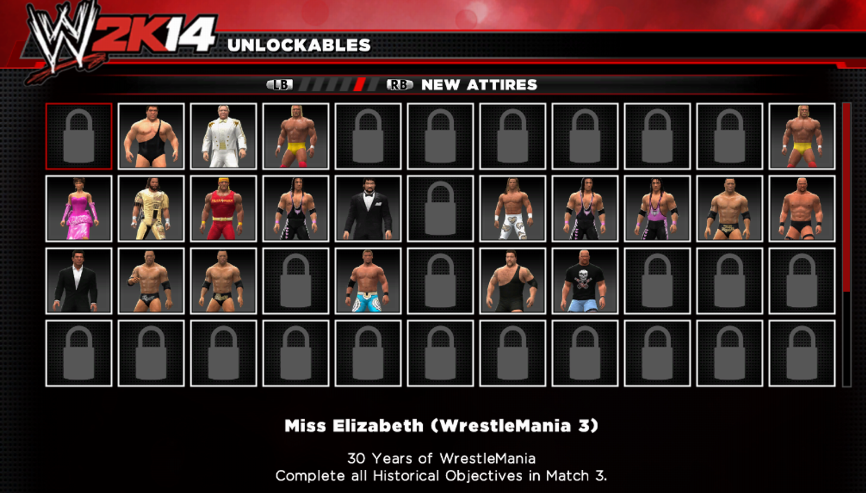
Task: Select the man in black suit with open collar
Action: 79,280
